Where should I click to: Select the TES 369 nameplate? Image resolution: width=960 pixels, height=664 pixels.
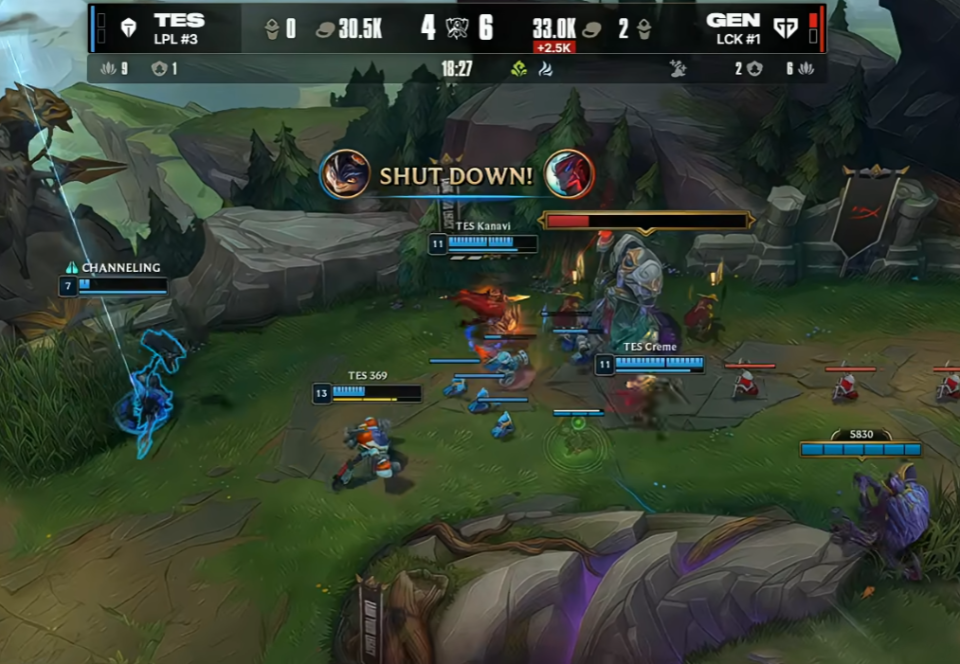click(367, 376)
